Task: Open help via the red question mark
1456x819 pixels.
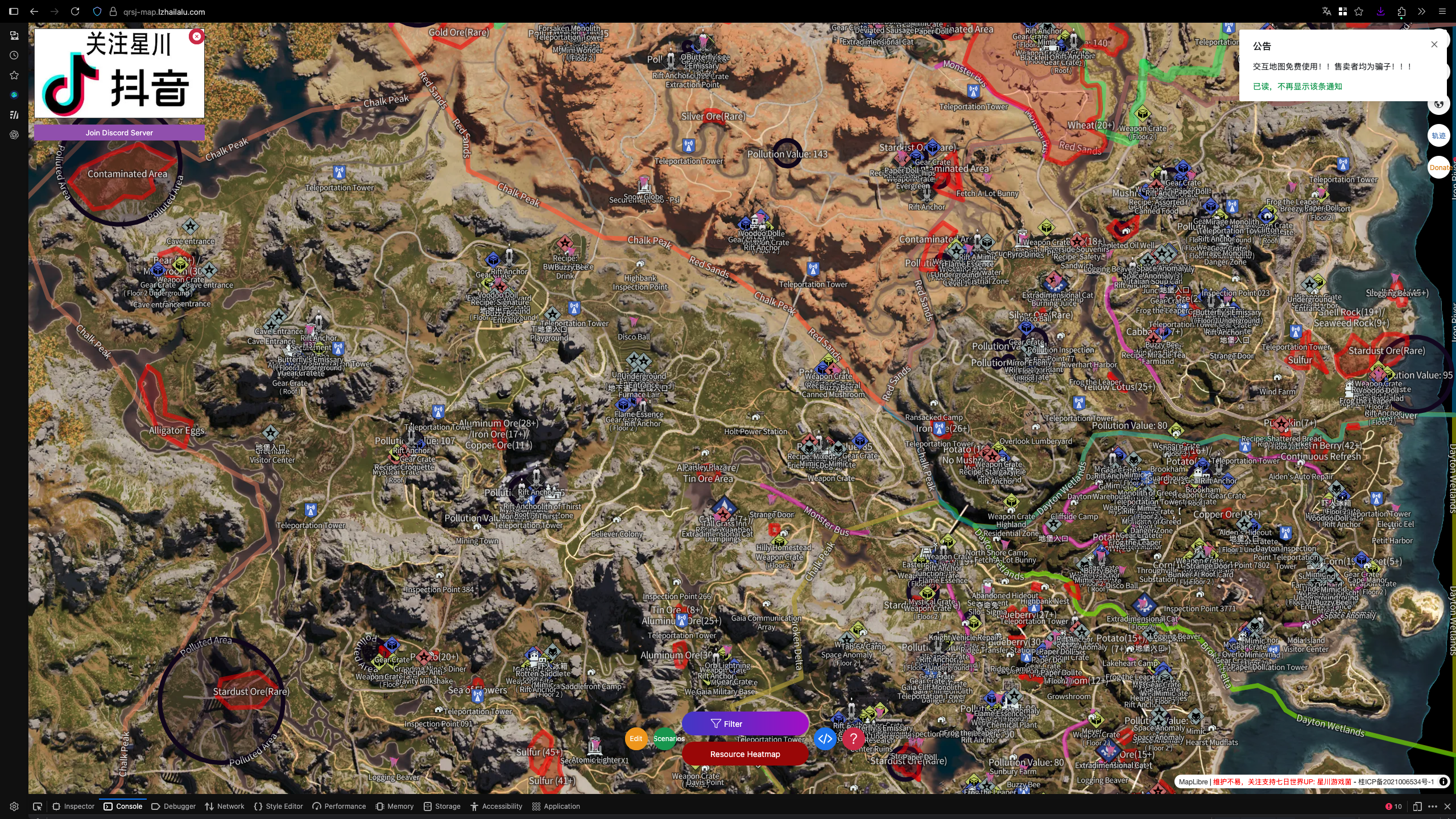Action: coord(853,739)
